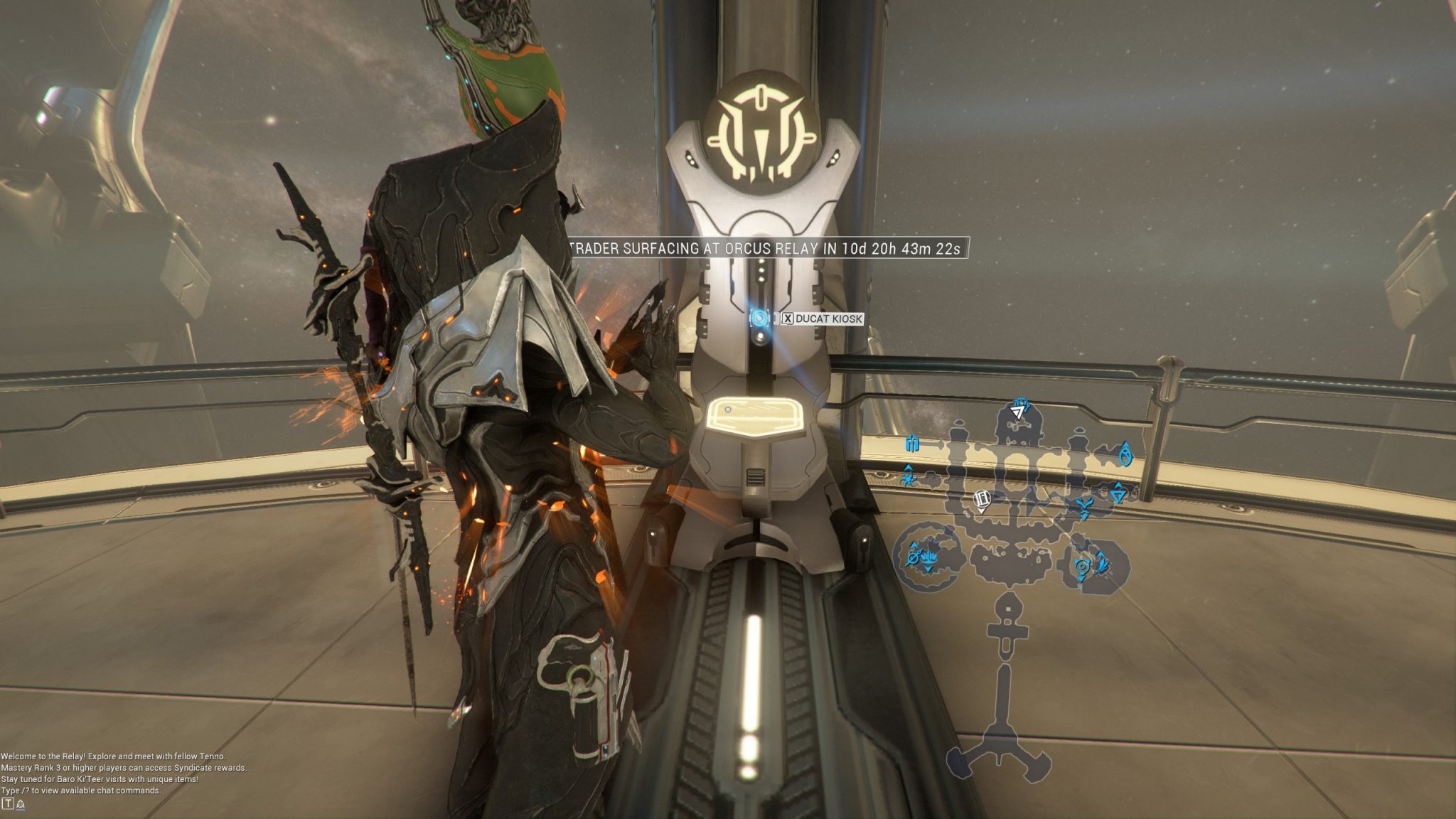Click the bell icon beside the chat prompt
Screen dimensions: 1456x819
coord(21,805)
